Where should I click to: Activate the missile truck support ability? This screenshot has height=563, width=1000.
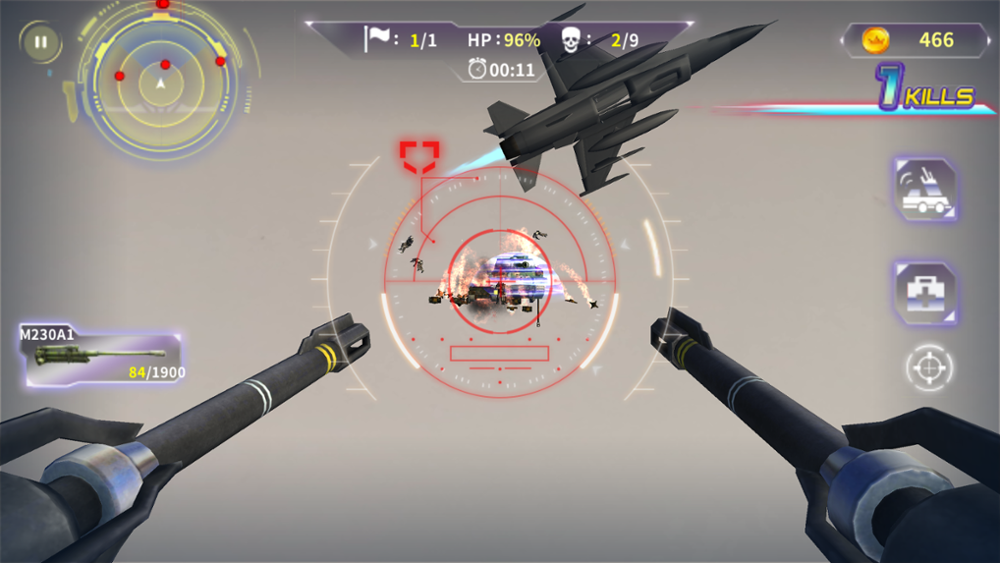(925, 189)
